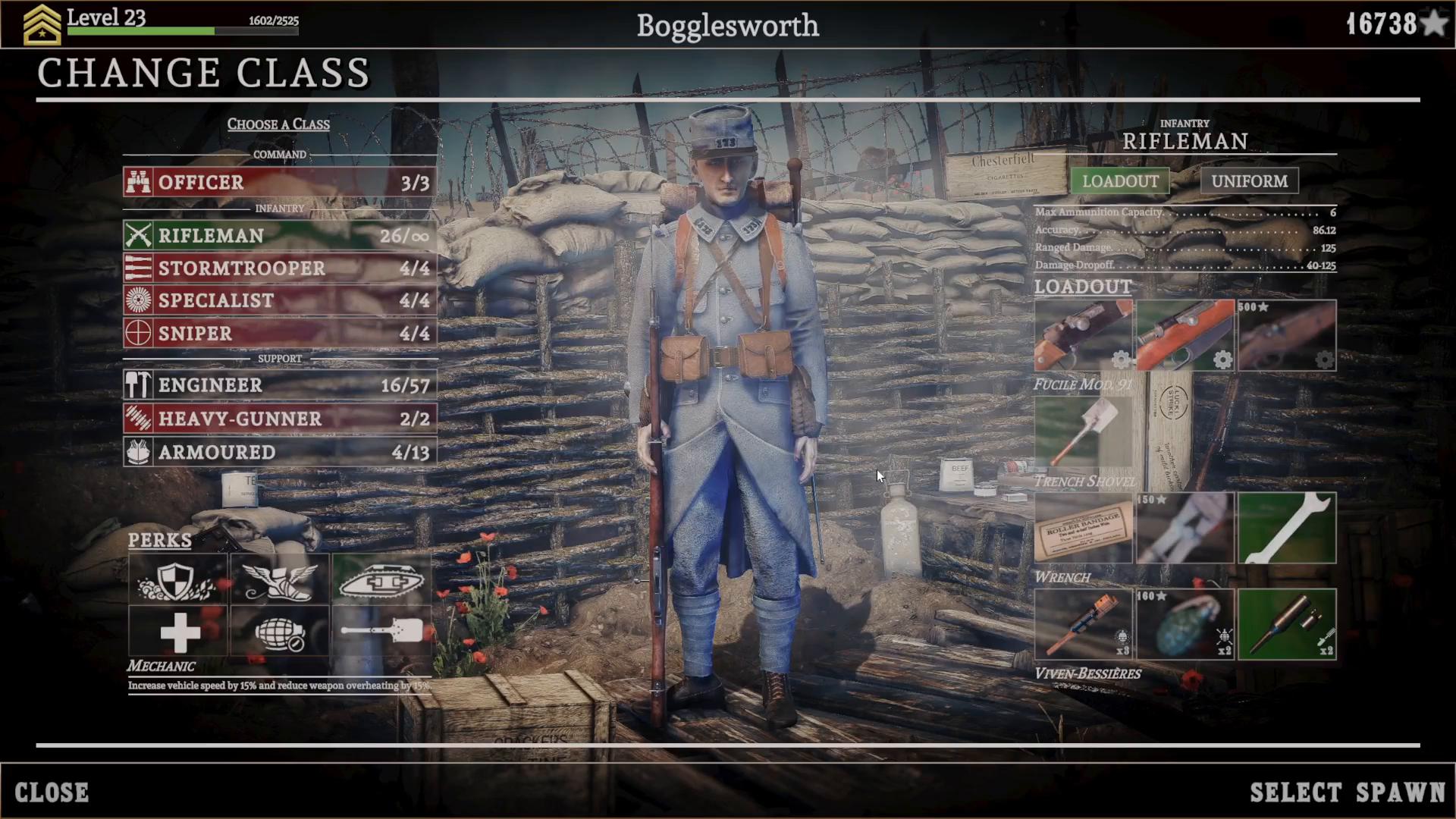Pick the Armoured class

[x=280, y=452]
